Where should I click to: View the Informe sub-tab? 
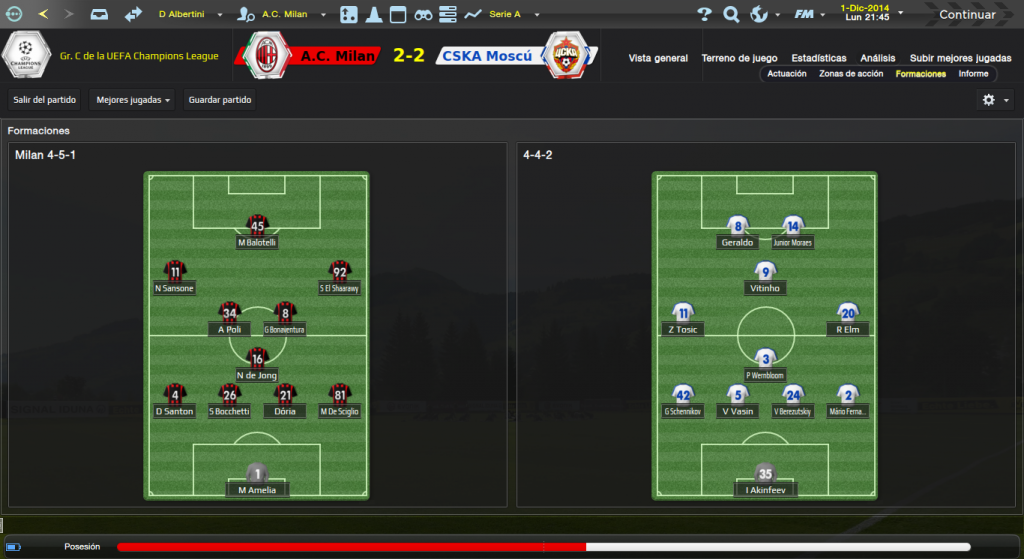pyautogui.click(x=973, y=74)
